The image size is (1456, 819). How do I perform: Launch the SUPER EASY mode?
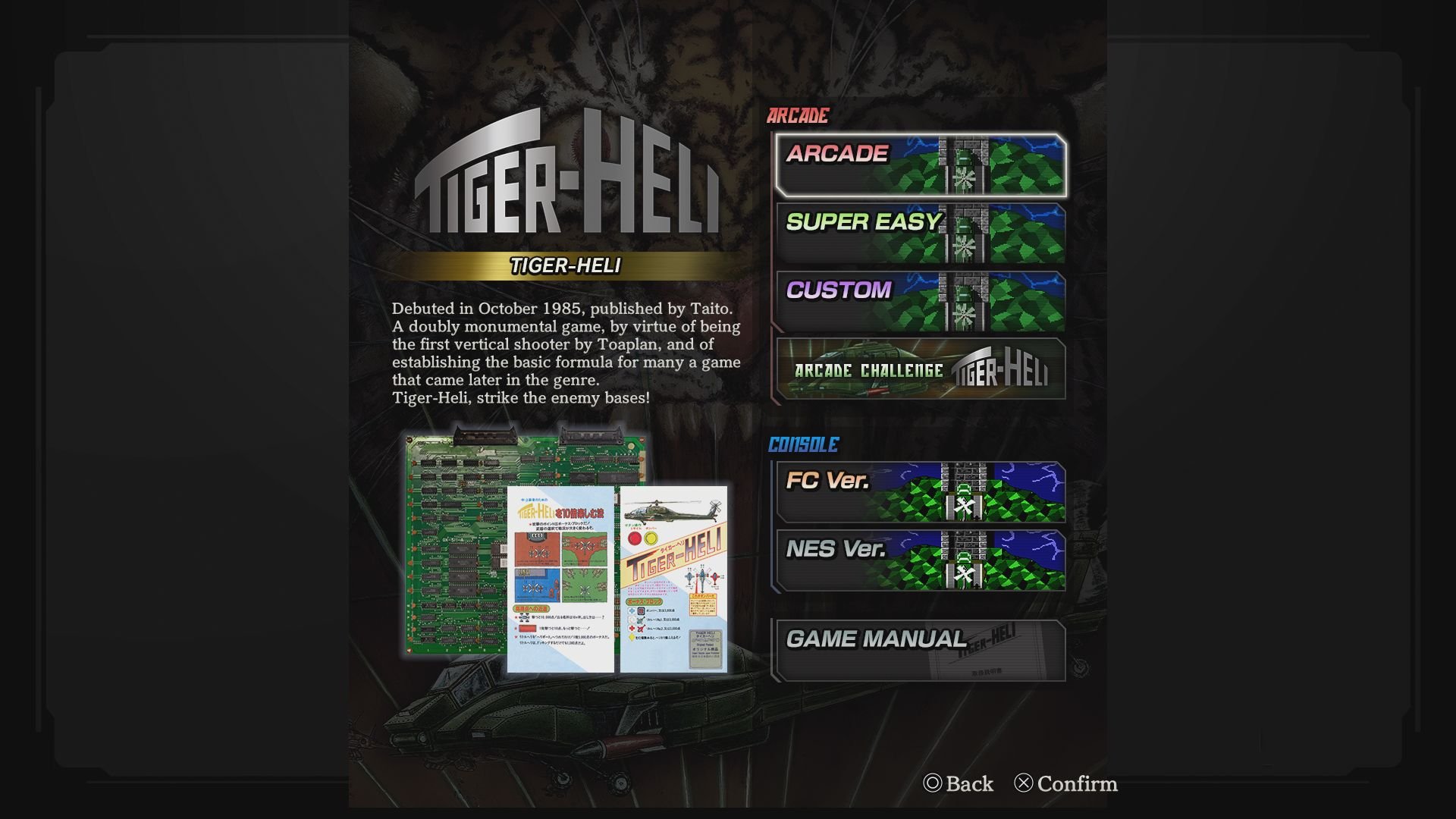[920, 233]
